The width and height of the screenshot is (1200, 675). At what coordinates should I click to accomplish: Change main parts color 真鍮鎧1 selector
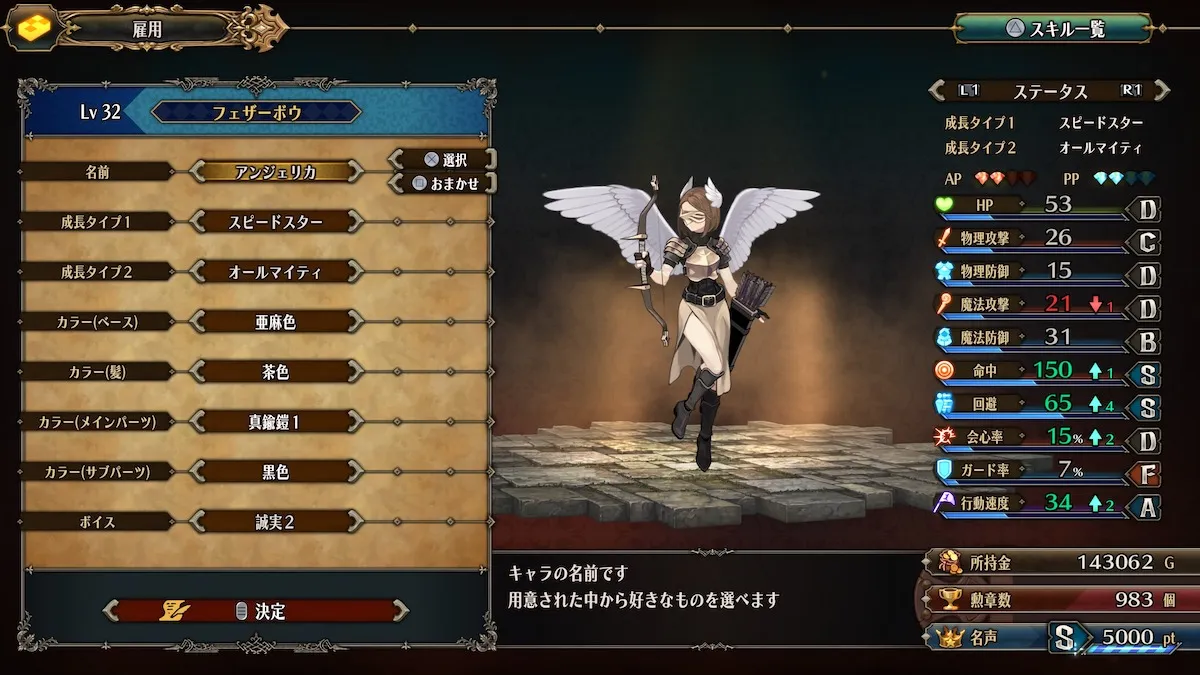coord(275,422)
